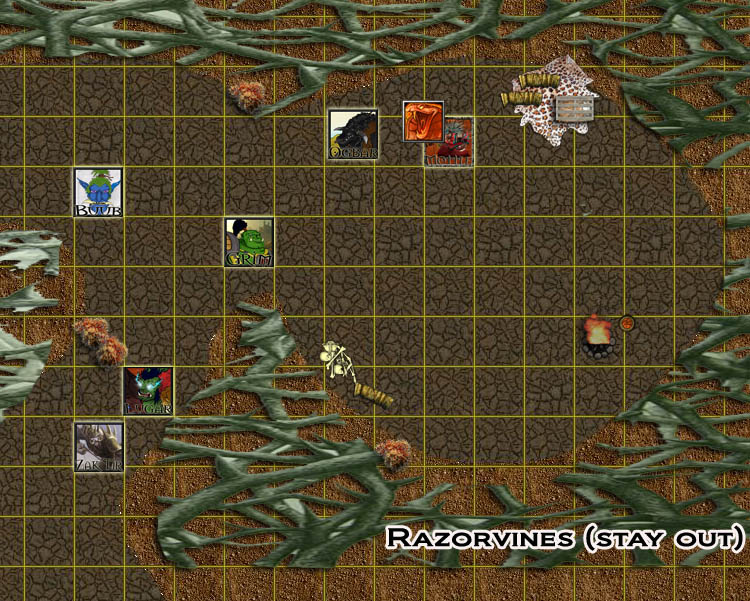
Task: Choose the Ogbar black beast token
Action: 353,134
